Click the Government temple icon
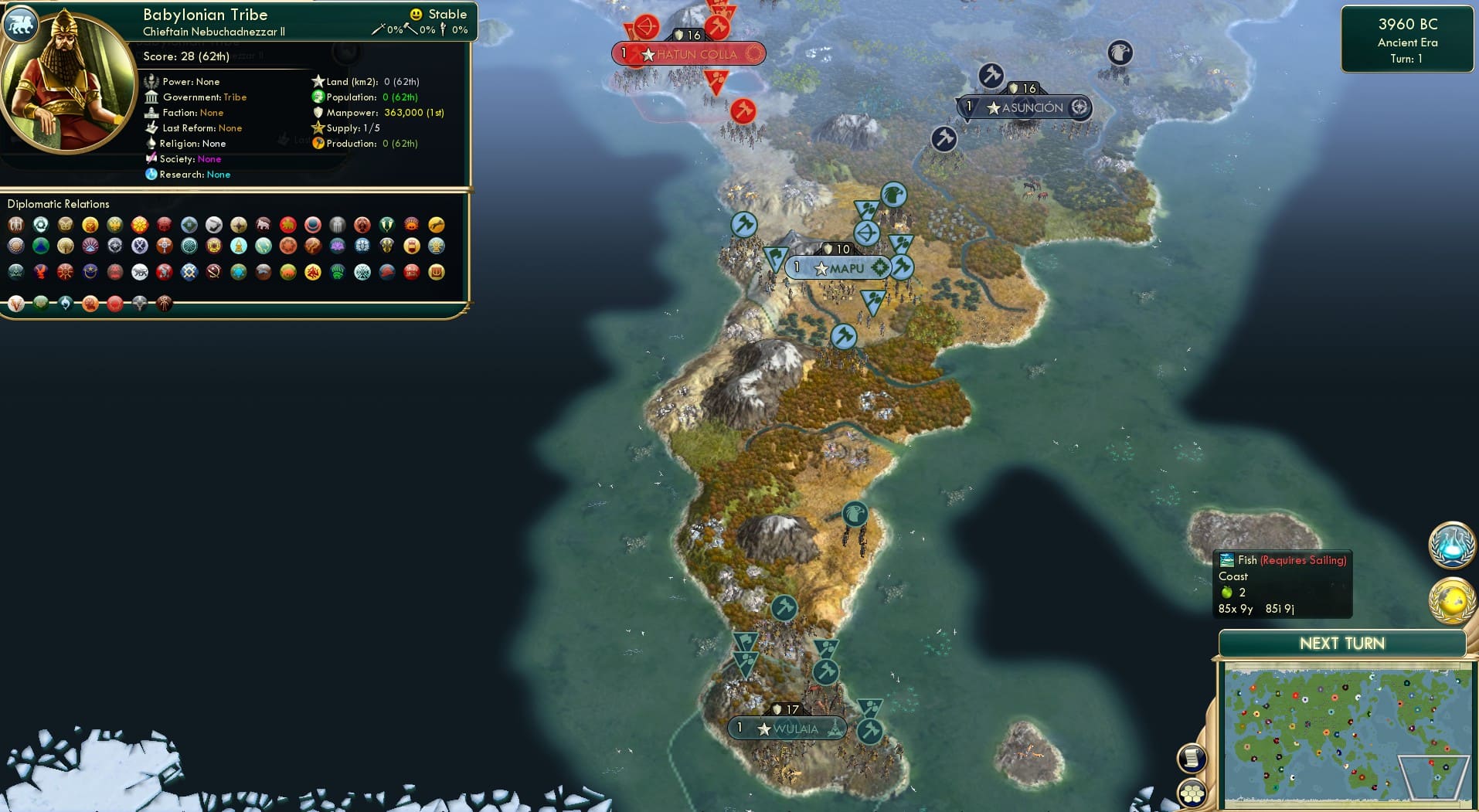The width and height of the screenshot is (1479, 812). (x=152, y=97)
